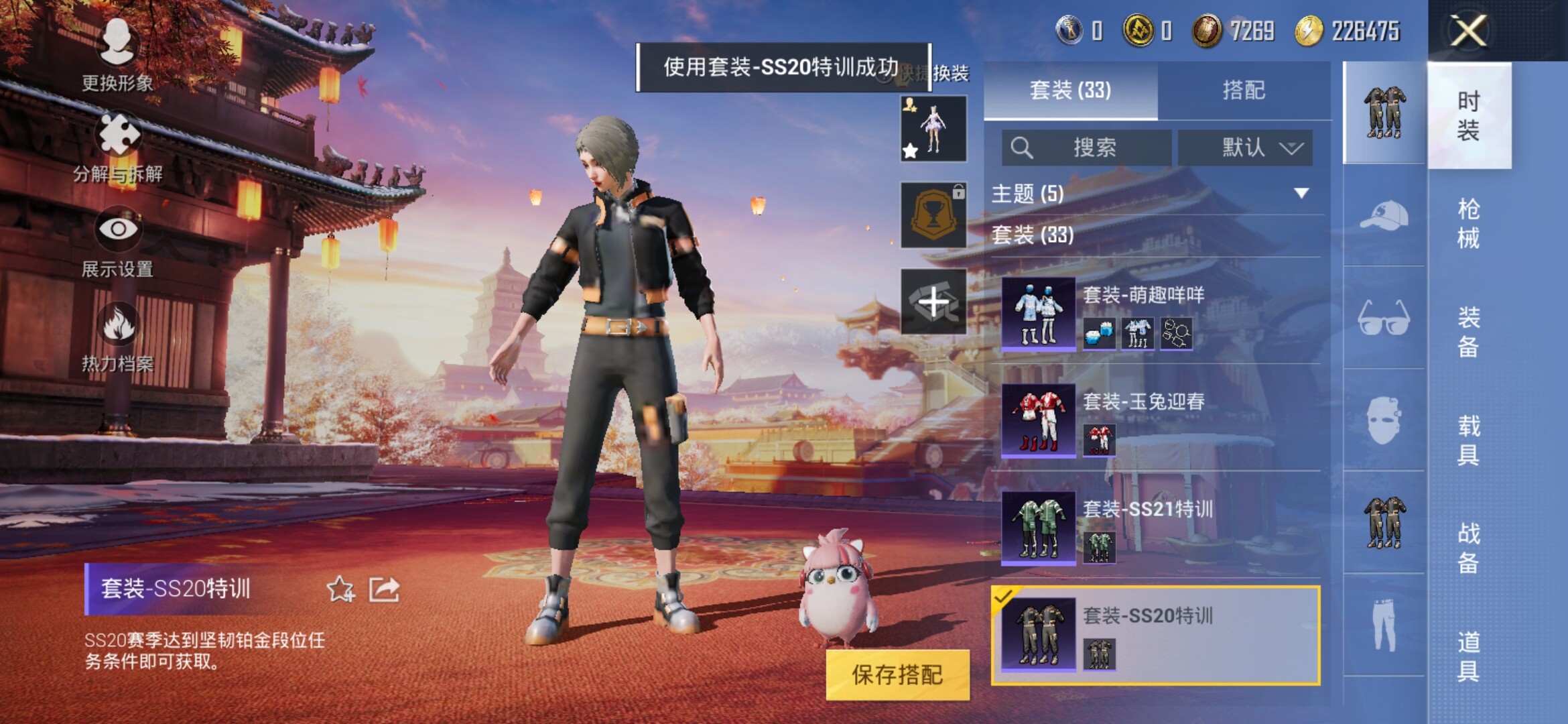
Task: Switch to the 搭配 outfit matching tab
Action: (x=1244, y=90)
